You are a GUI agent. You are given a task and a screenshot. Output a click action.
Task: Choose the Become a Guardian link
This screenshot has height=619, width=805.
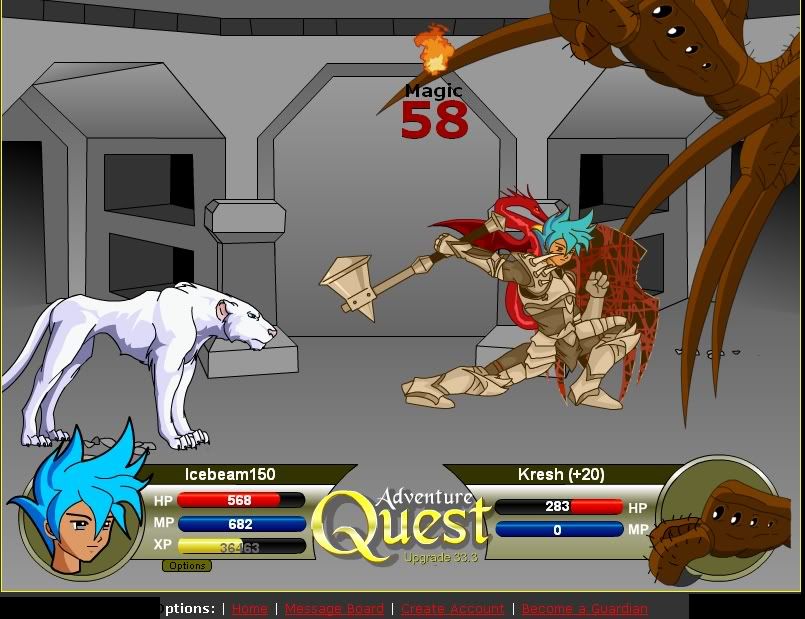point(584,609)
